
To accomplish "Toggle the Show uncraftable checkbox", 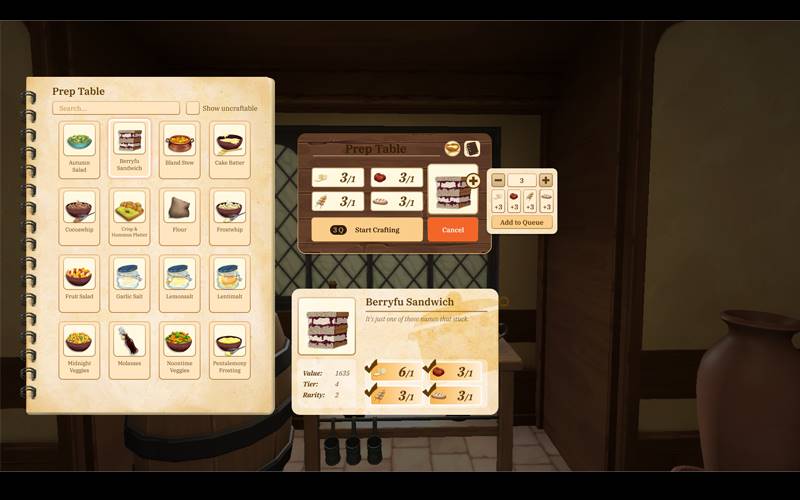I will 192,108.
